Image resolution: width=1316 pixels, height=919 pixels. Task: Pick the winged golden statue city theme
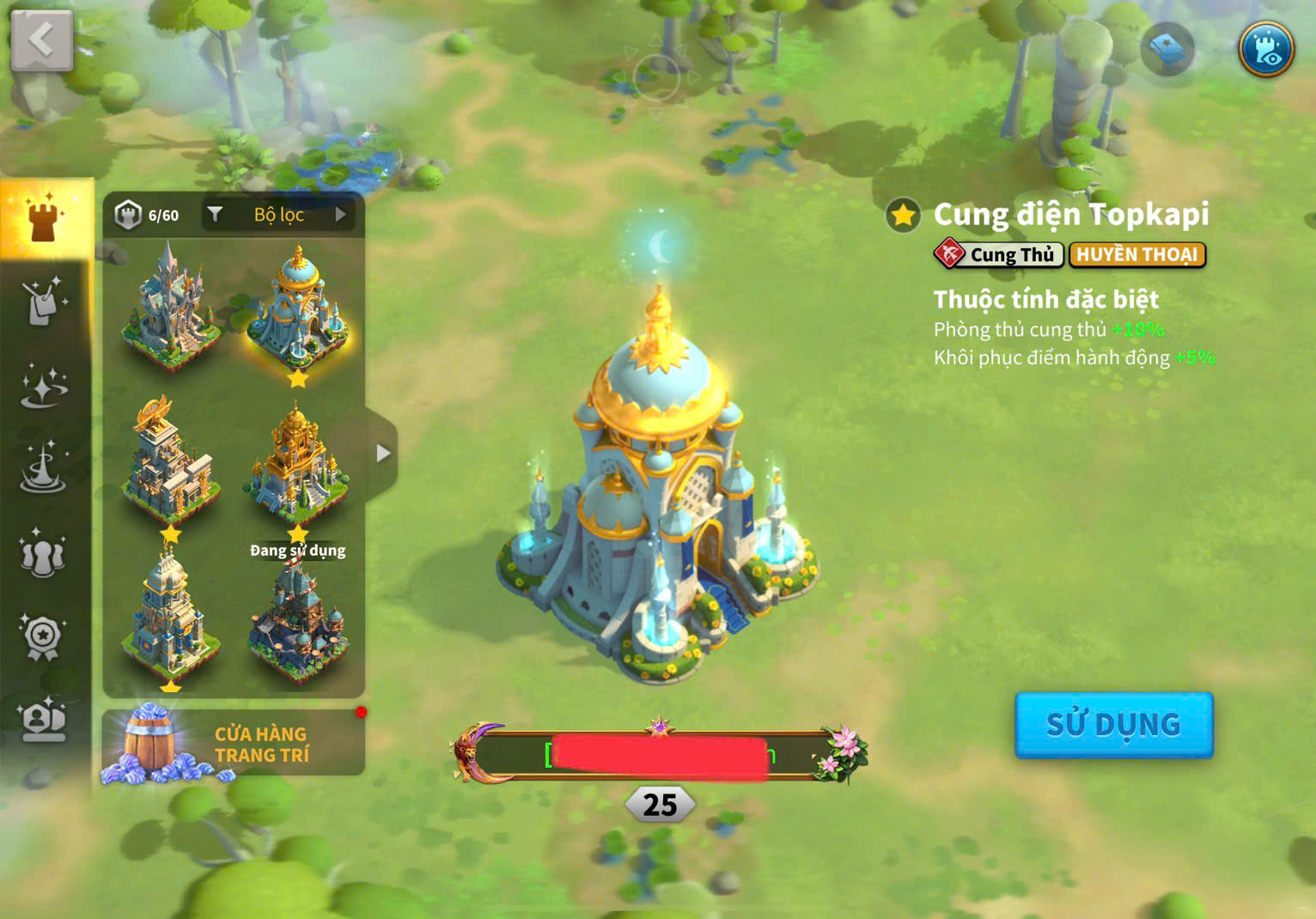pos(169,461)
